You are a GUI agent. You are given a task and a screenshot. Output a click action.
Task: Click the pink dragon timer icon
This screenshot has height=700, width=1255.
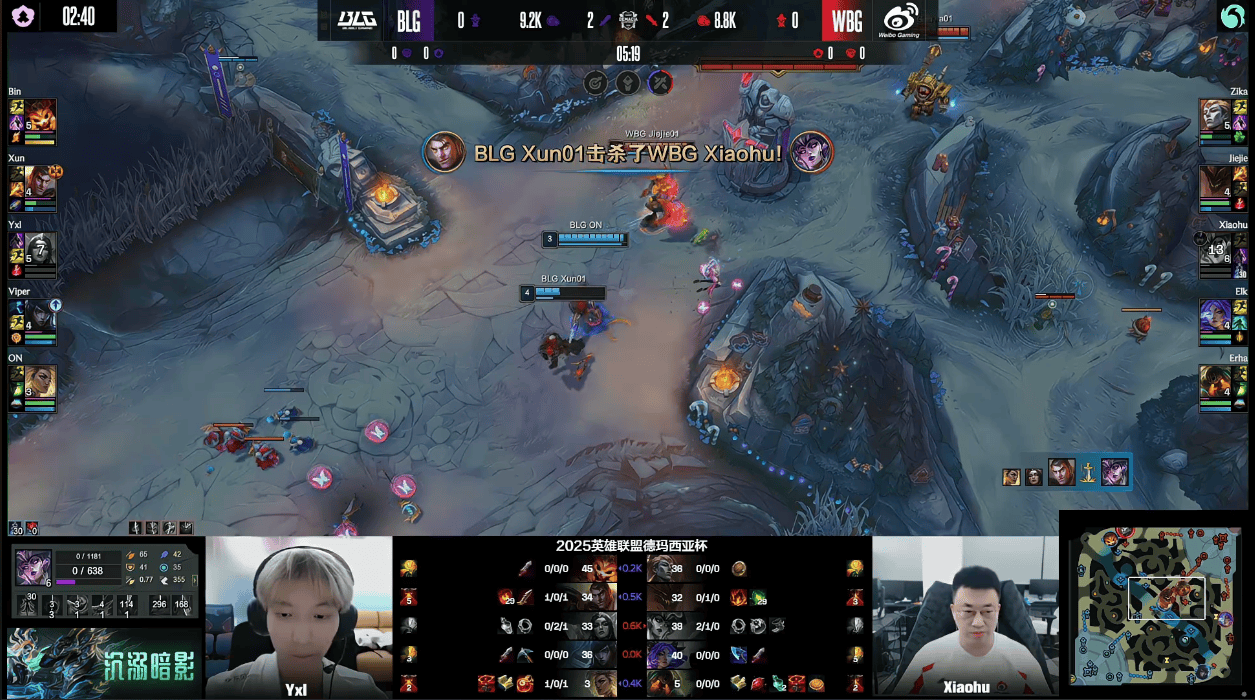coord(21,16)
